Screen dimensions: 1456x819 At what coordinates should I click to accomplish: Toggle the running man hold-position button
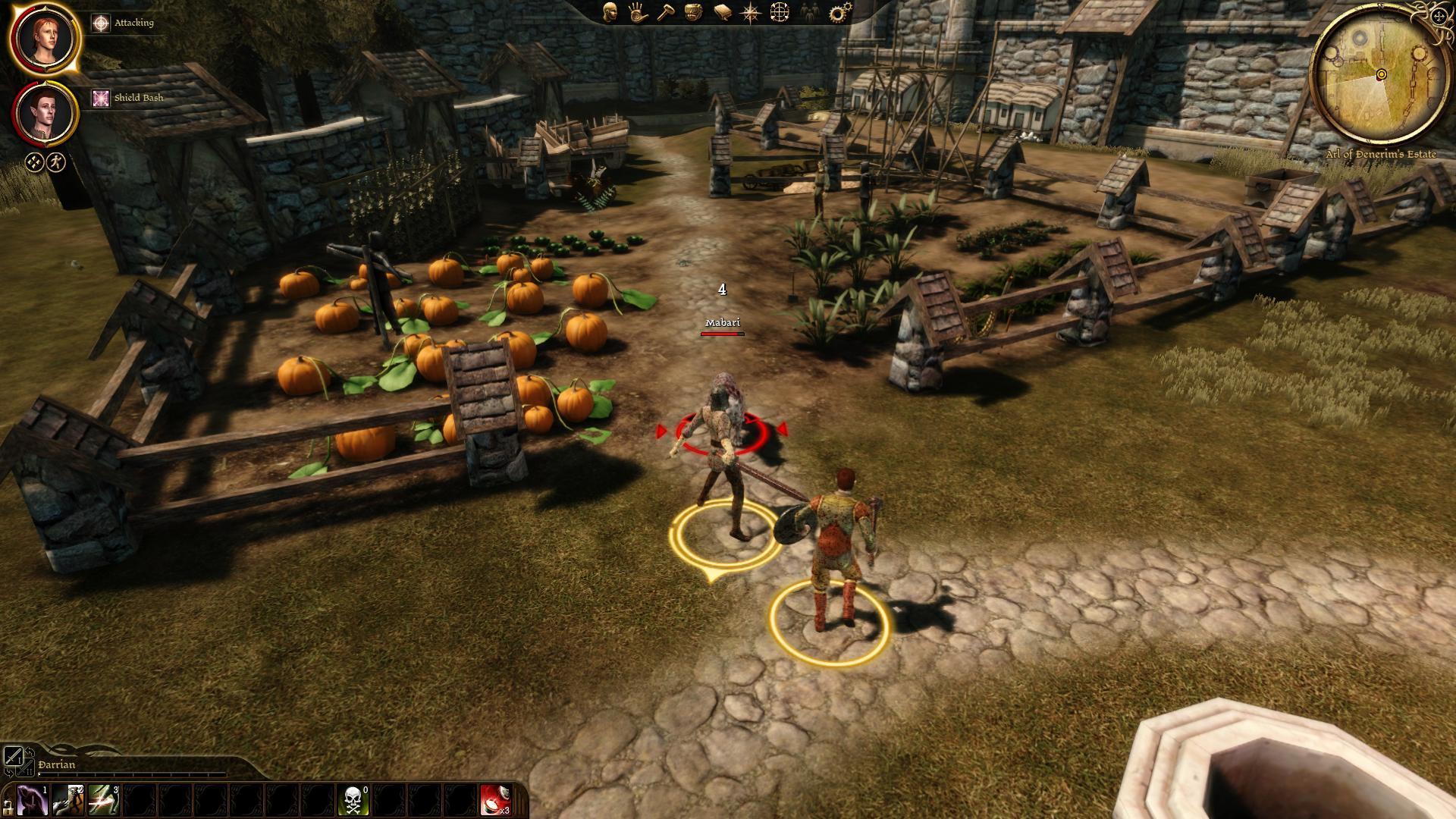point(56,162)
